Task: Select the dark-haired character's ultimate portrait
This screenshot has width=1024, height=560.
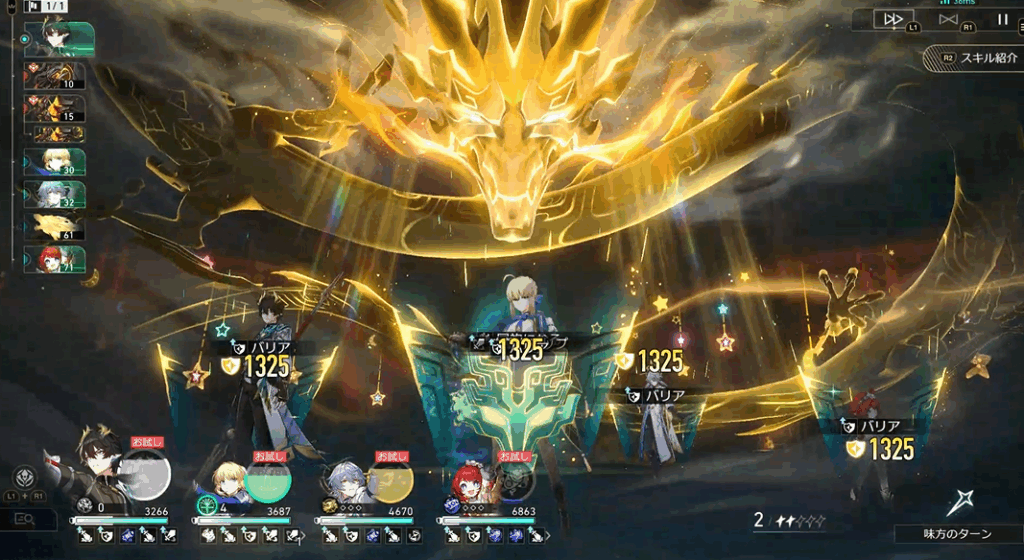Action: click(146, 475)
